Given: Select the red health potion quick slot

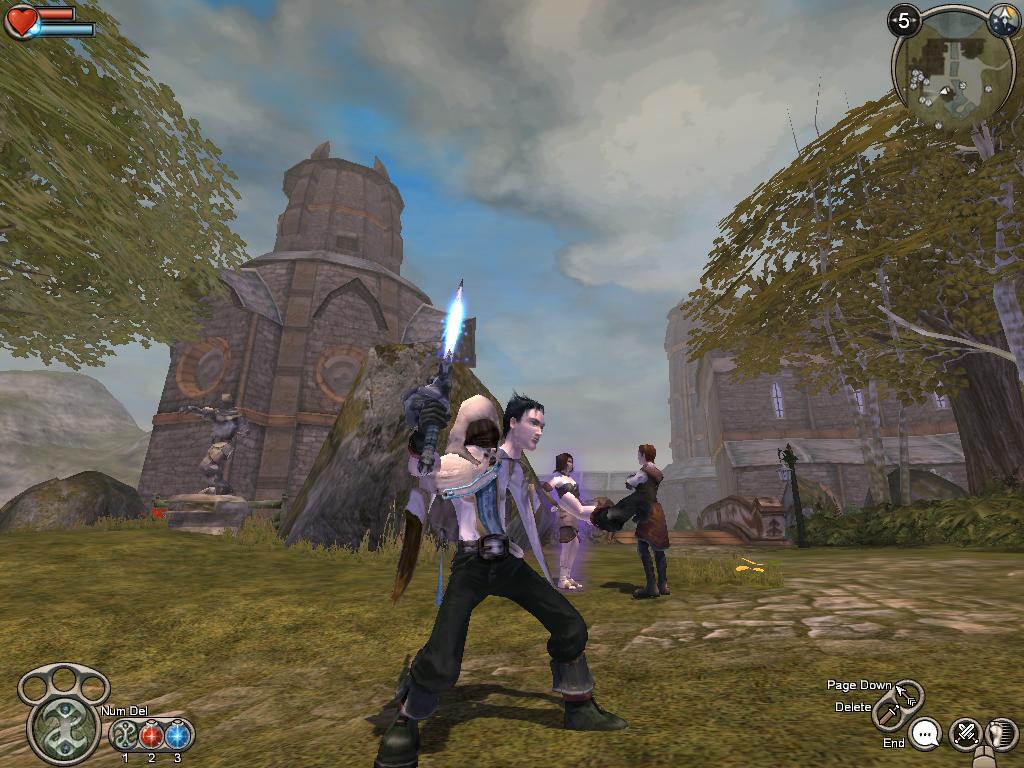Looking at the screenshot, I should click(x=151, y=736).
